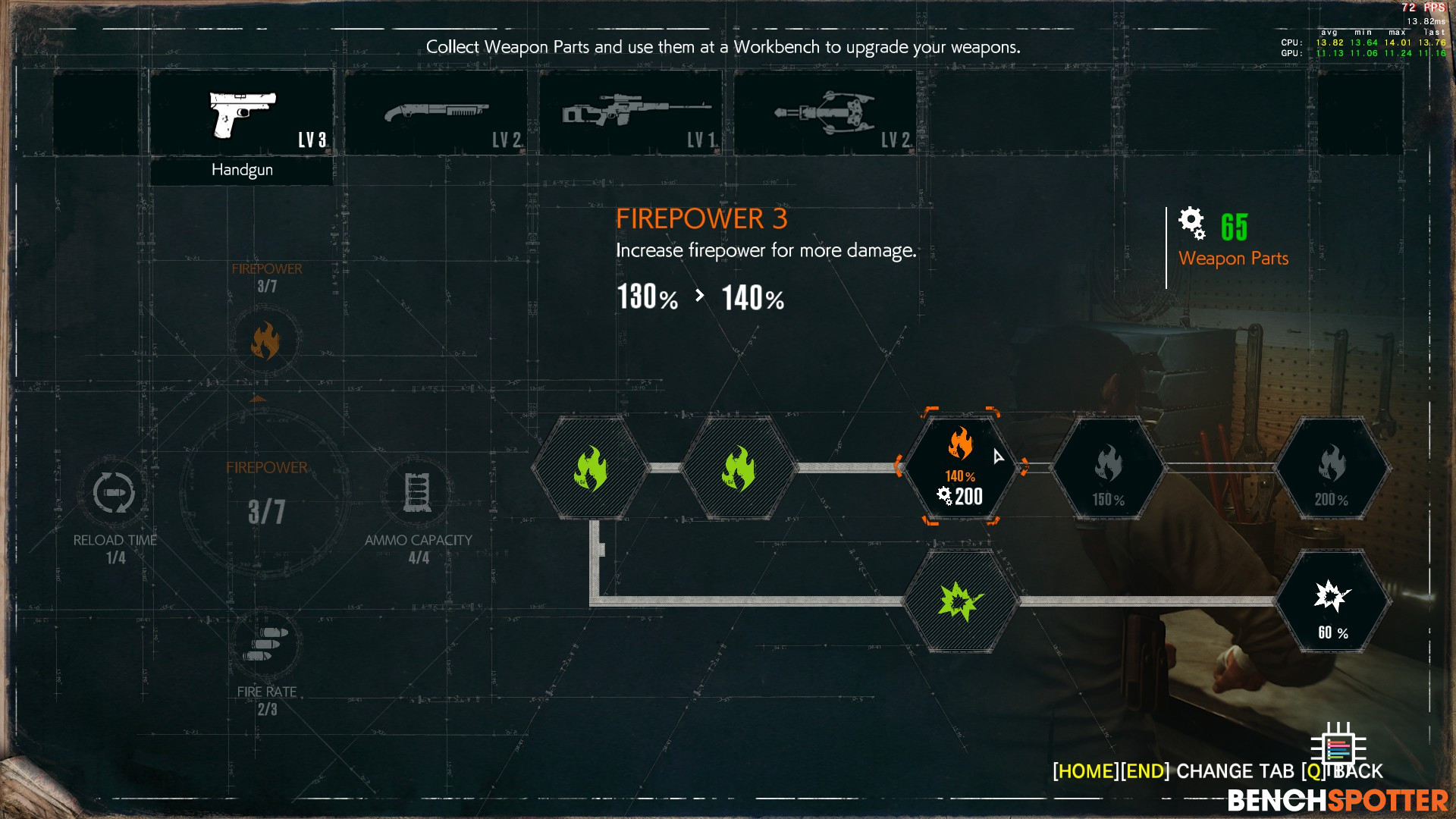Select the 200% firepower upgrade node
This screenshot has height=819, width=1456.
click(1332, 468)
